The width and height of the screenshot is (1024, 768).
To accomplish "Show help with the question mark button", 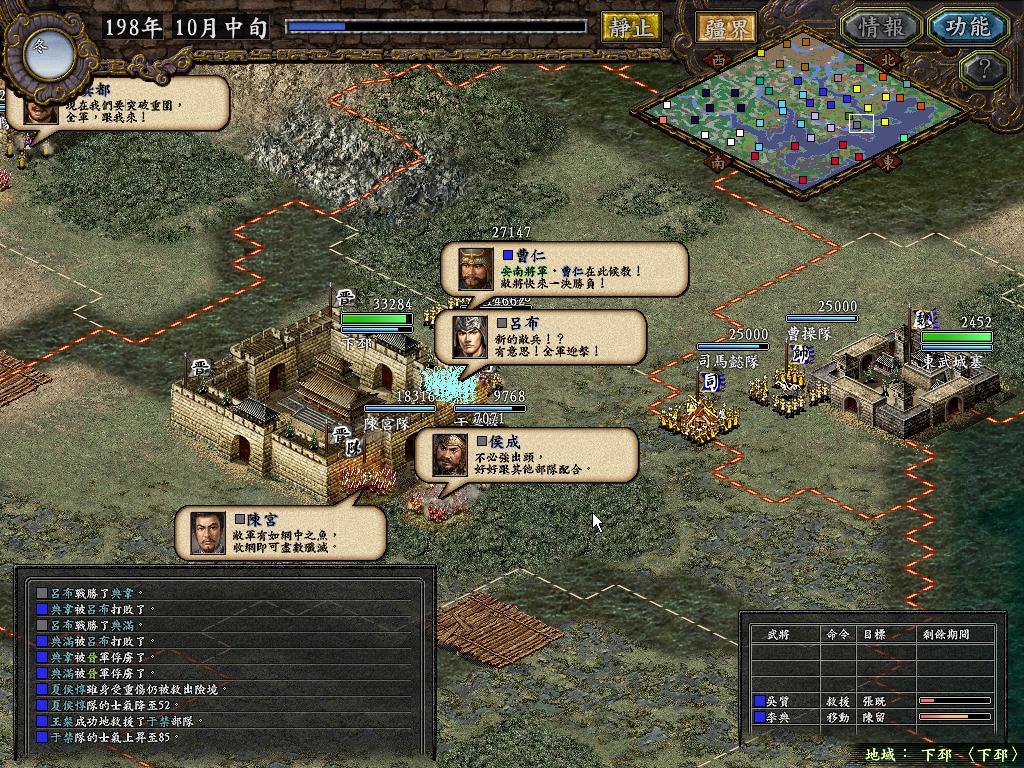I will click(x=981, y=69).
